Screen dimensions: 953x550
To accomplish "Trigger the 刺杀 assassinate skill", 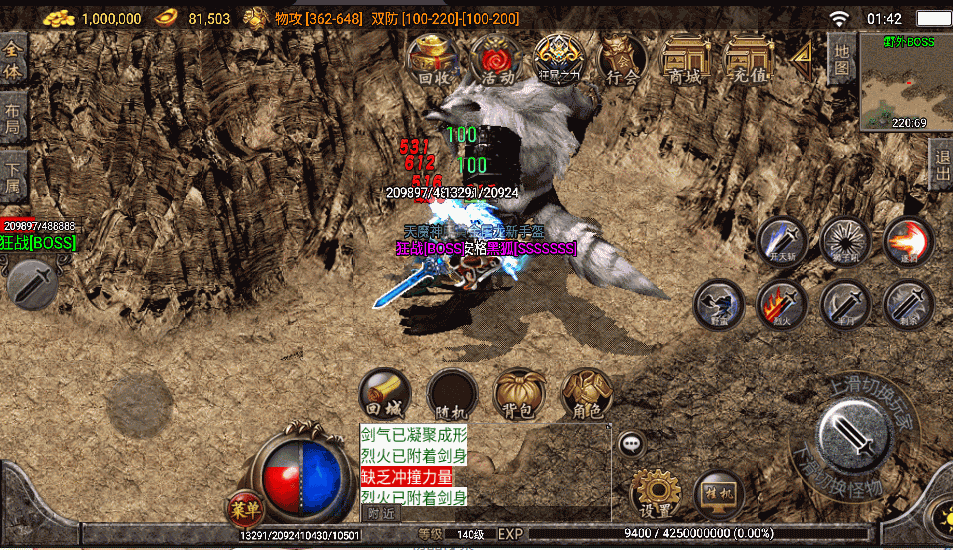I will pyautogui.click(x=908, y=304).
